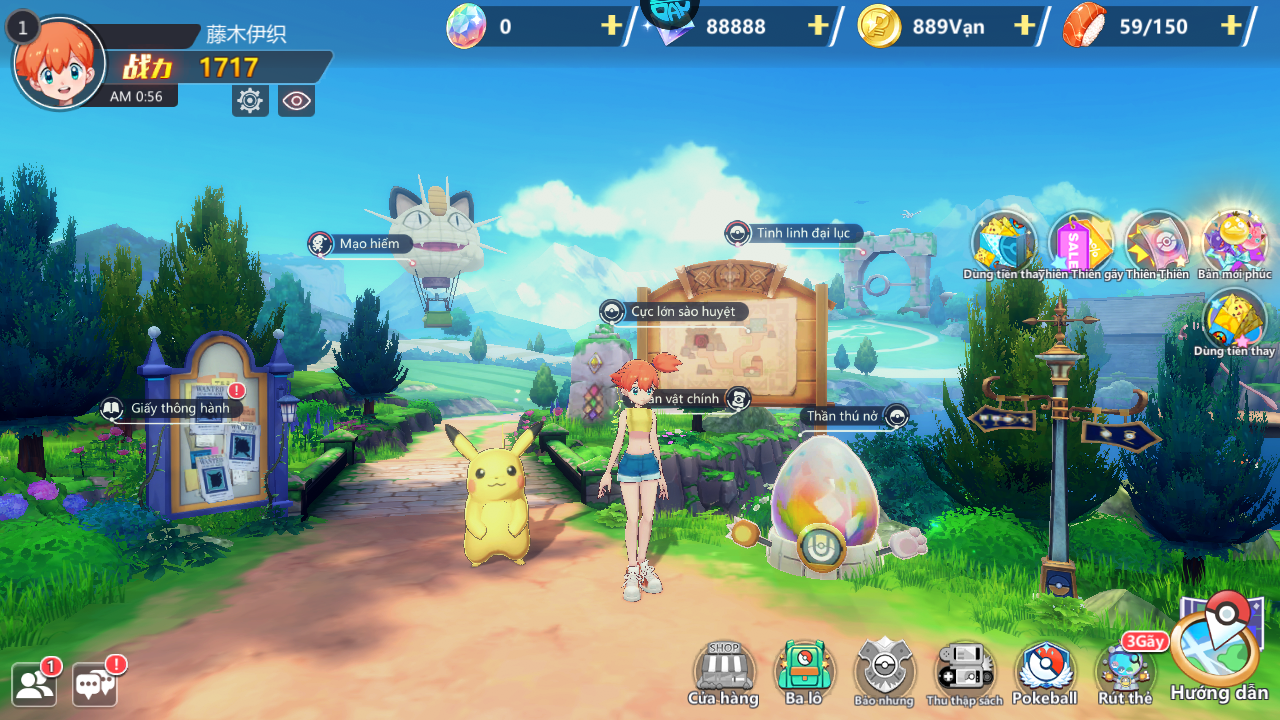Open settings with the gear icon

point(250,100)
